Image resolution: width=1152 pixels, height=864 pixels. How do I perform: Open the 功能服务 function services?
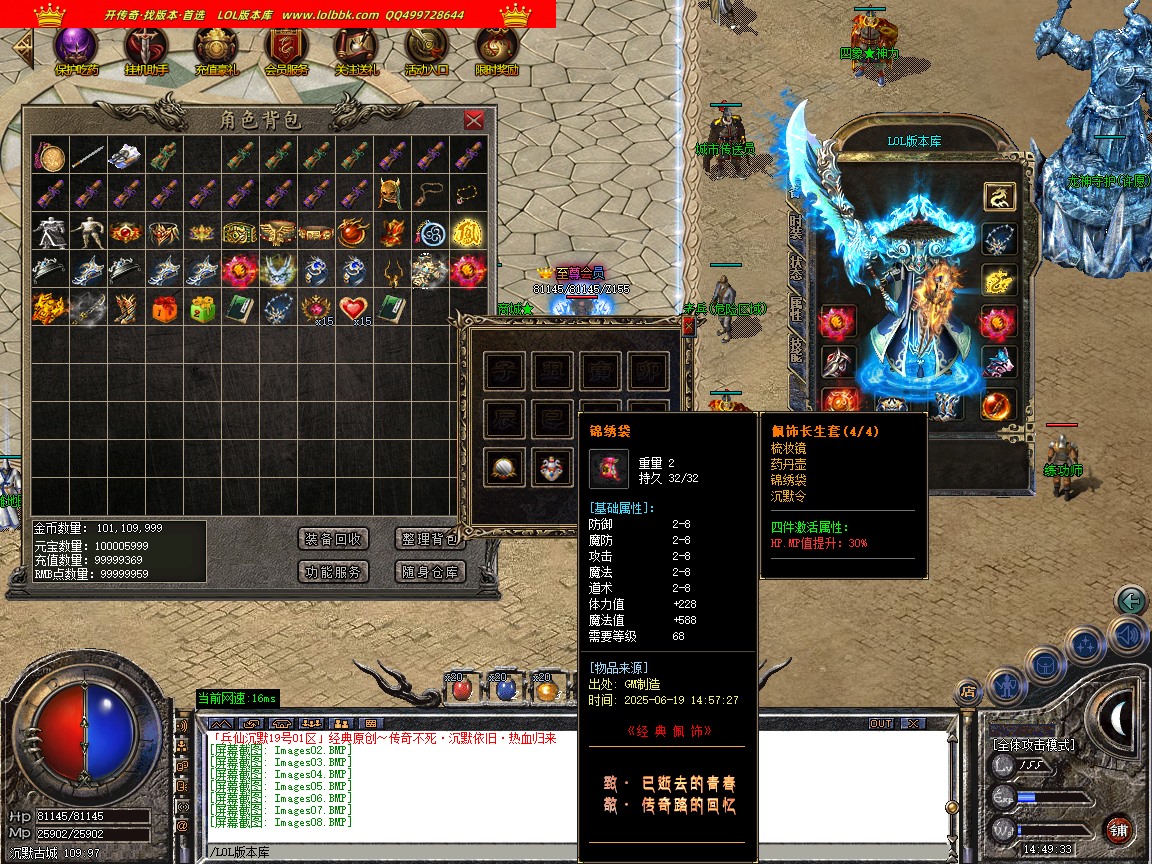point(334,572)
